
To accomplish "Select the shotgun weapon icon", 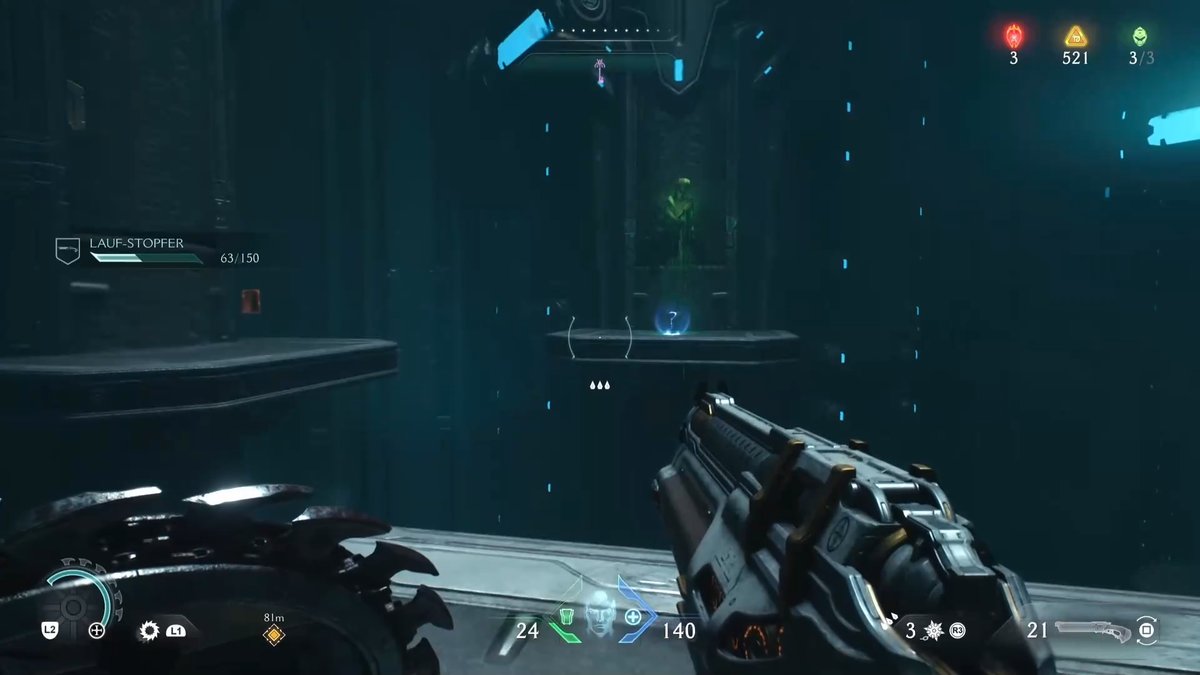I will point(1091,630).
